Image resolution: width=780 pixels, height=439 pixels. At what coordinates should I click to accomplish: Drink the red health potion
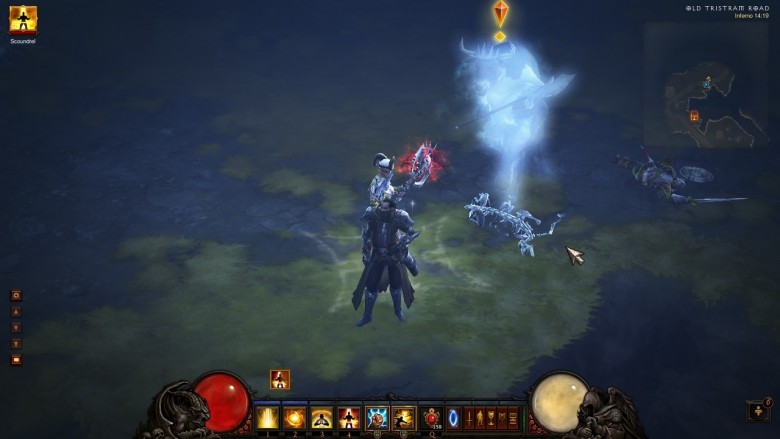tap(432, 416)
